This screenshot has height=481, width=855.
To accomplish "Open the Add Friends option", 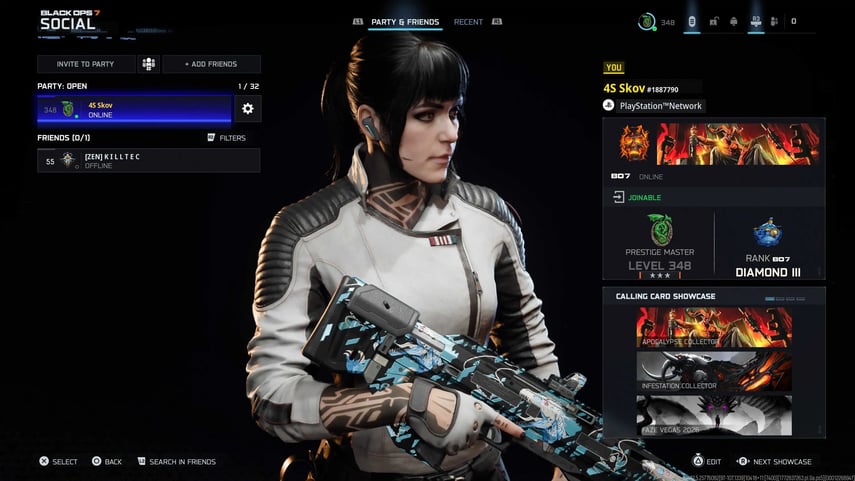I will (x=211, y=64).
